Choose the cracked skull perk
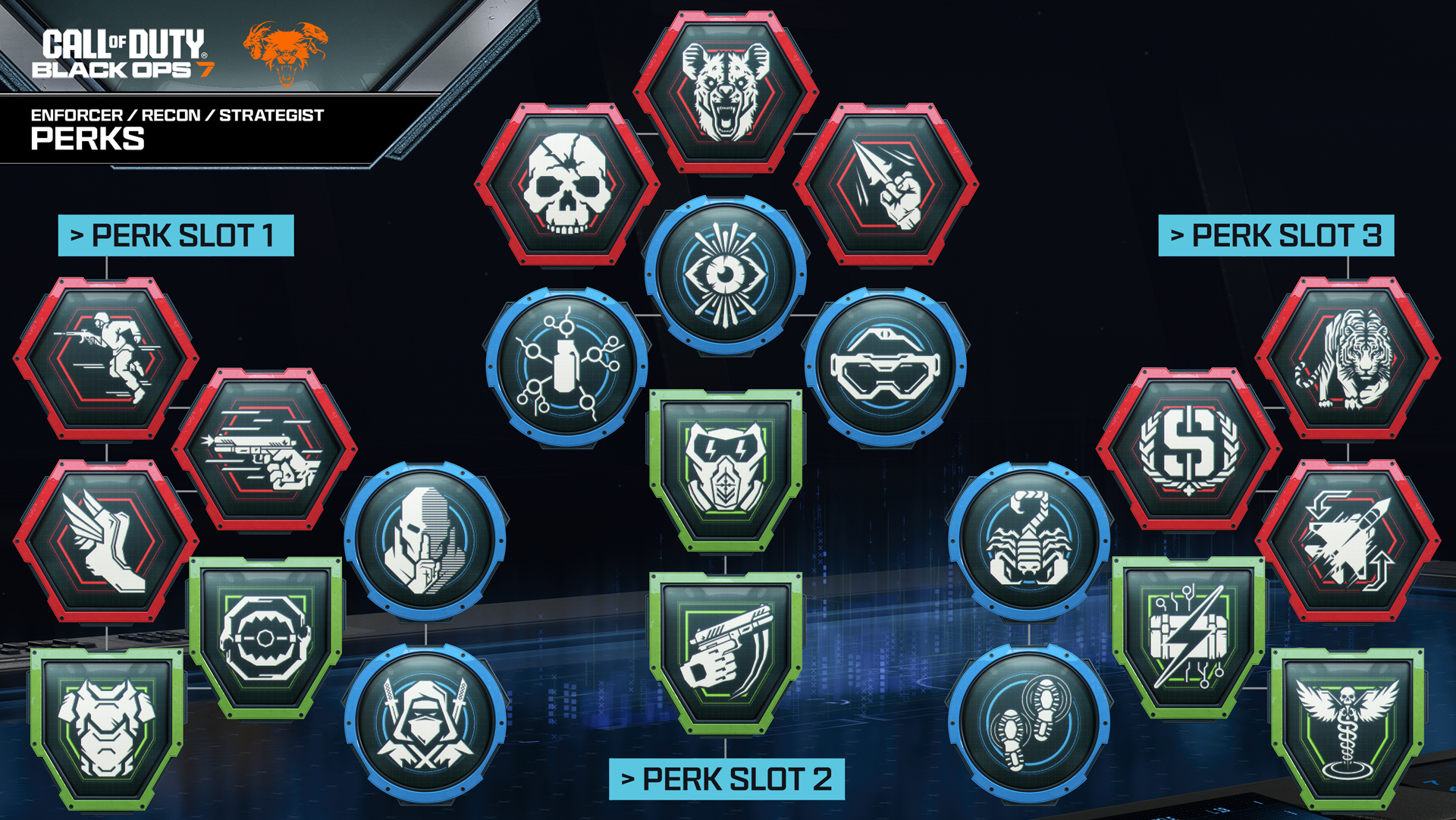 pos(567,184)
